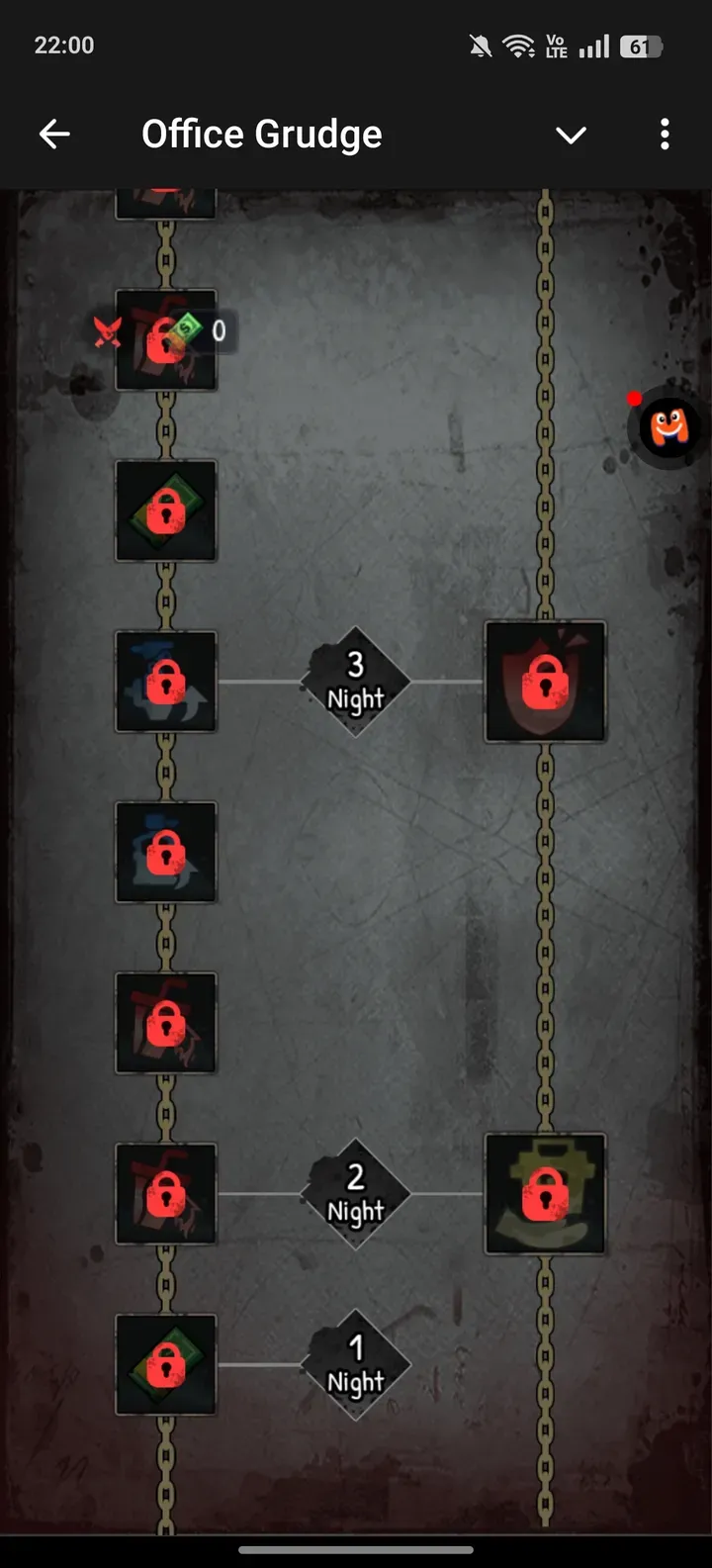Expand the Office Grudge dropdown chevron

571,135
